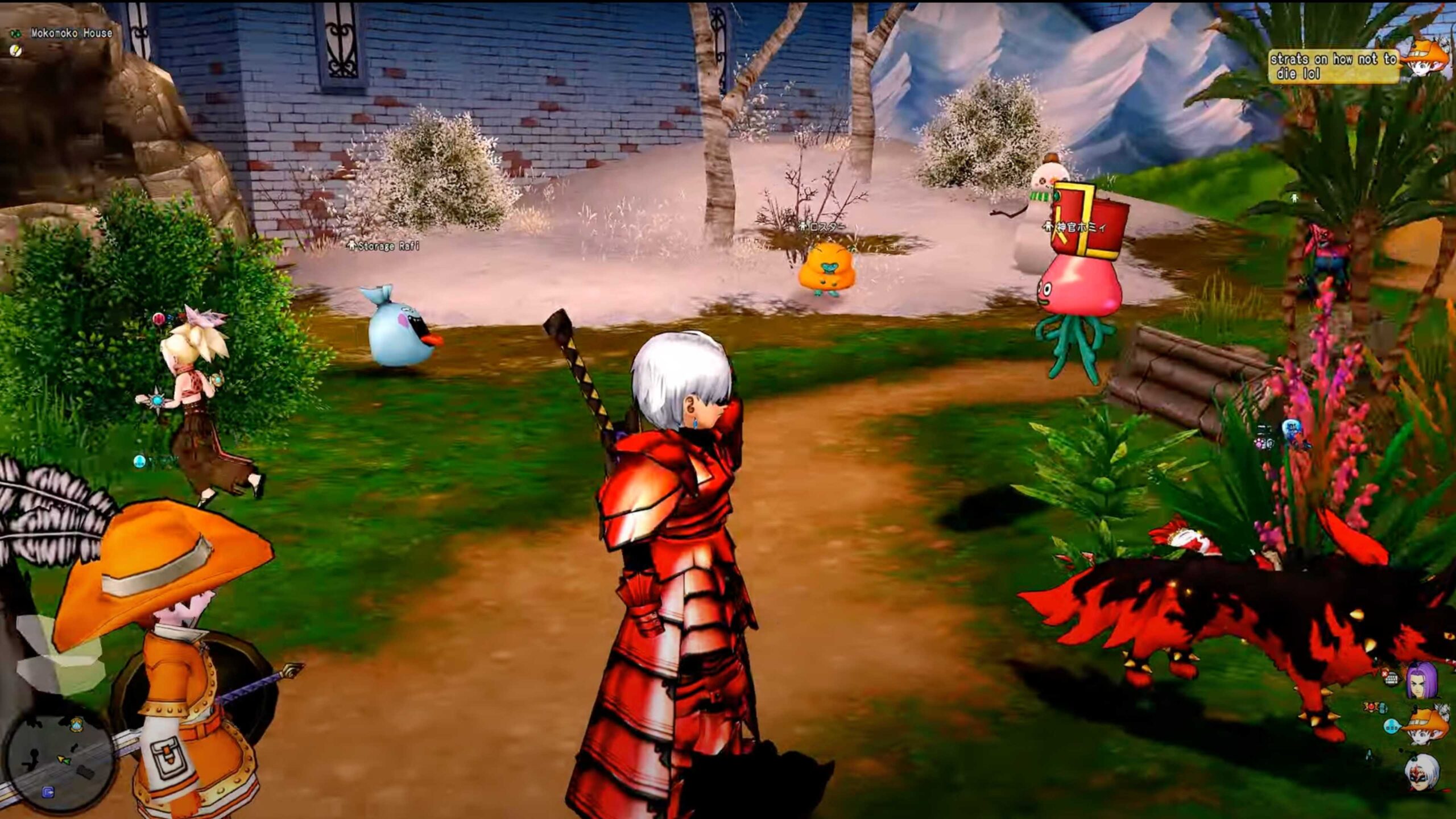Click the red X status icon by party list

(x=1385, y=675)
